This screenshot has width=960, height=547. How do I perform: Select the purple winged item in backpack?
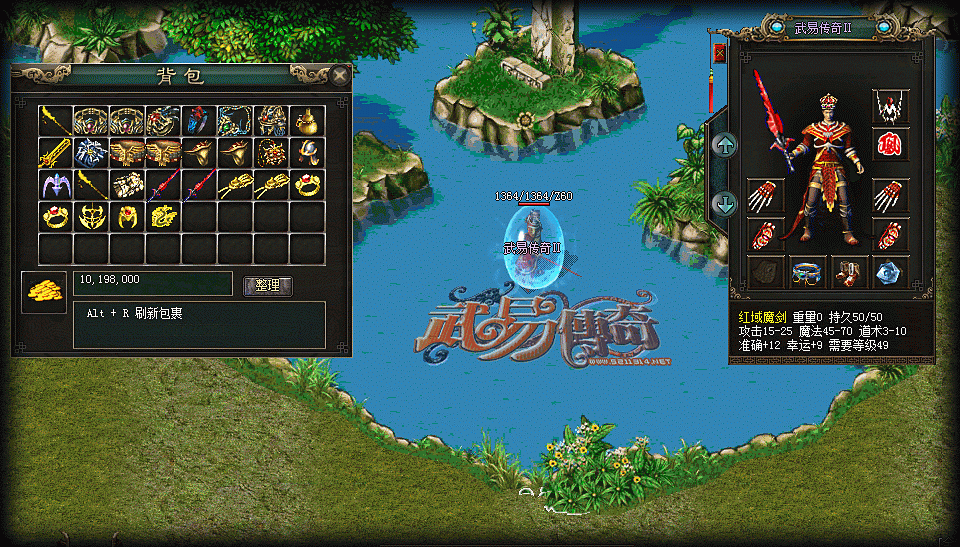[56, 185]
